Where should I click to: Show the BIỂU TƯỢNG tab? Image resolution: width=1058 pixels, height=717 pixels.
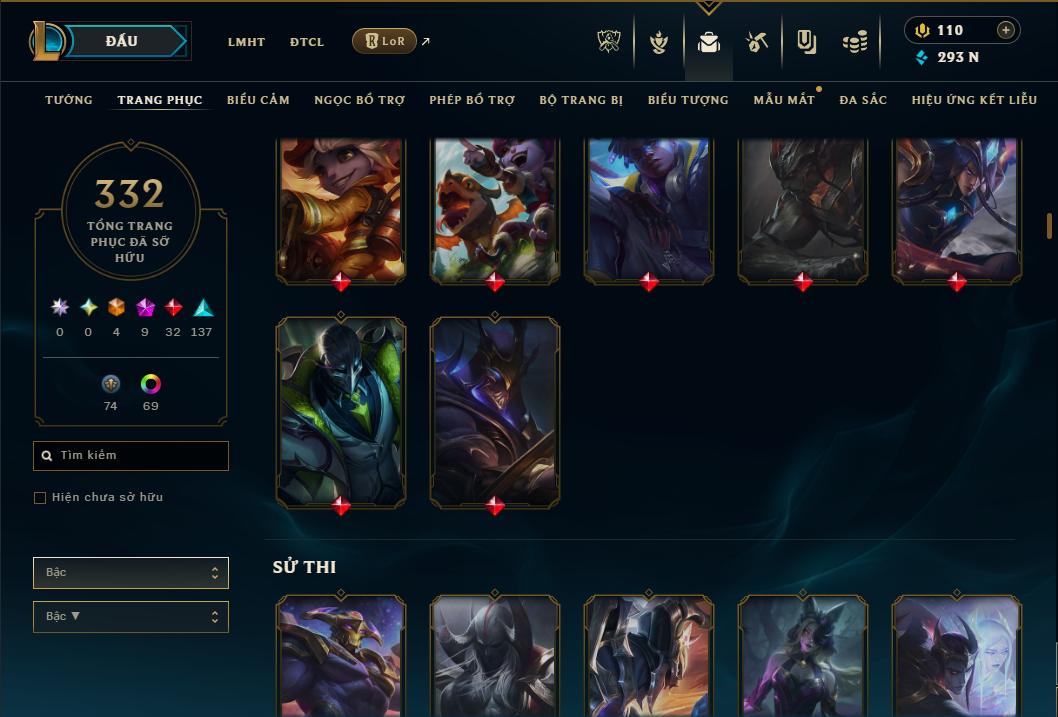point(688,100)
